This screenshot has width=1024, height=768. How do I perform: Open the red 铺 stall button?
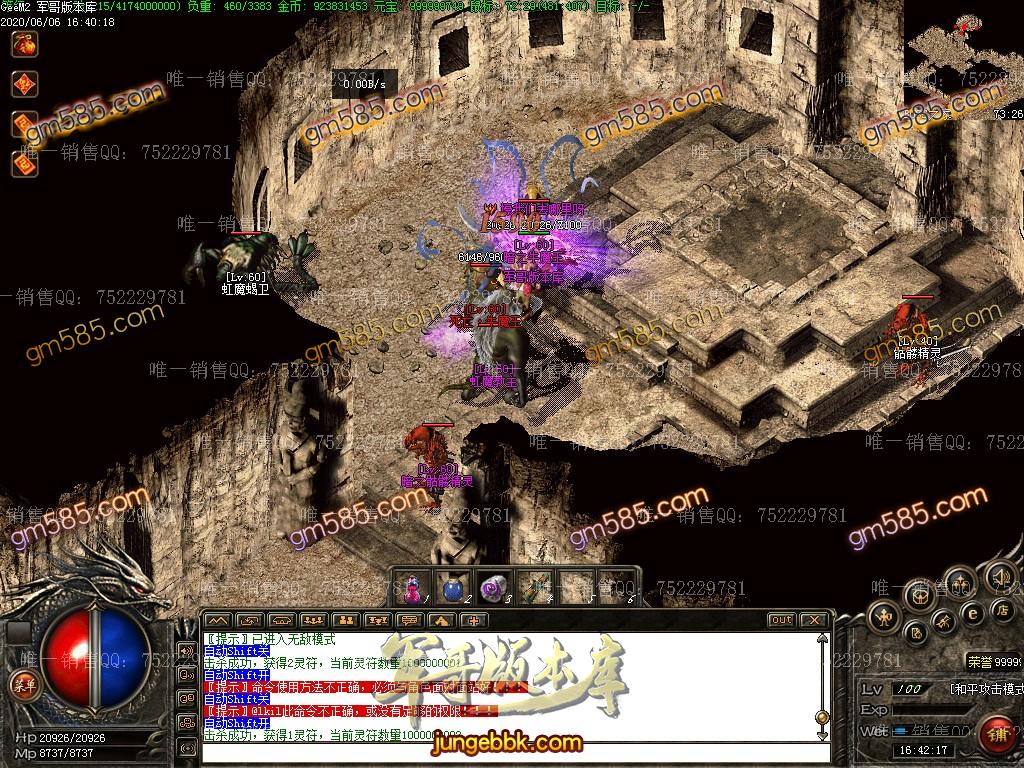997,735
